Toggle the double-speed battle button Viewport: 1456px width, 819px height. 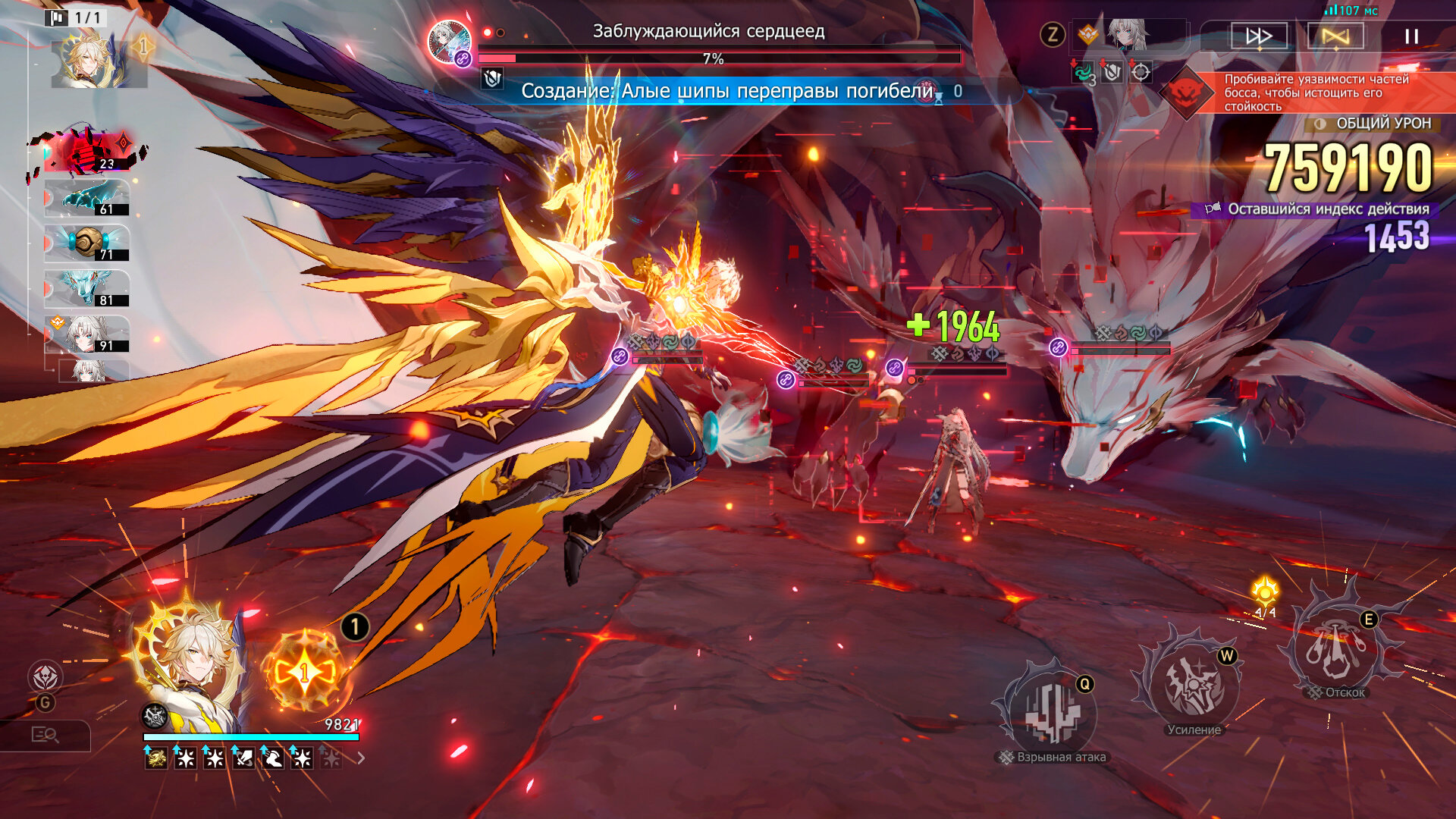(1259, 36)
